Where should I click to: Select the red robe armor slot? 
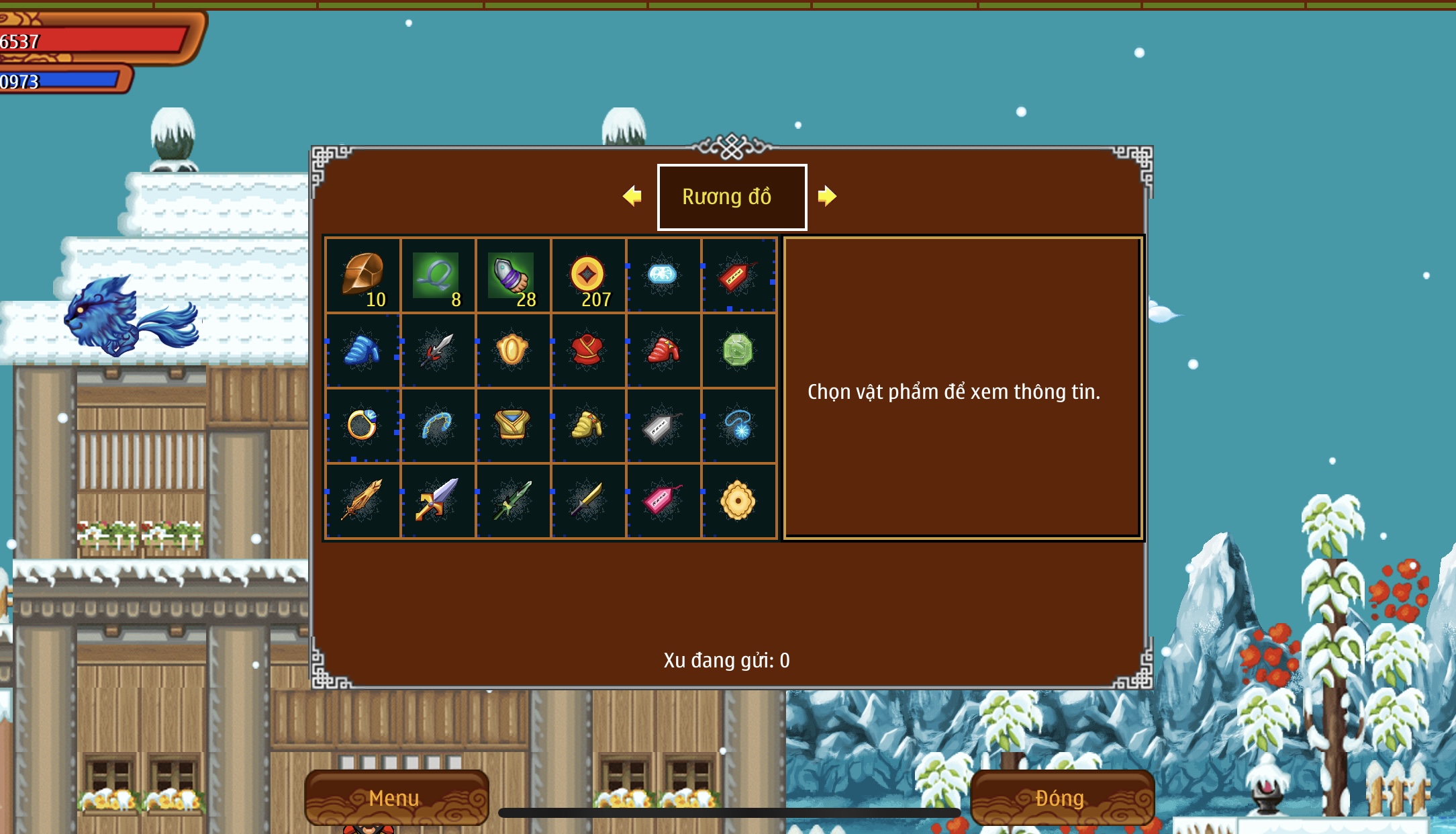(587, 351)
